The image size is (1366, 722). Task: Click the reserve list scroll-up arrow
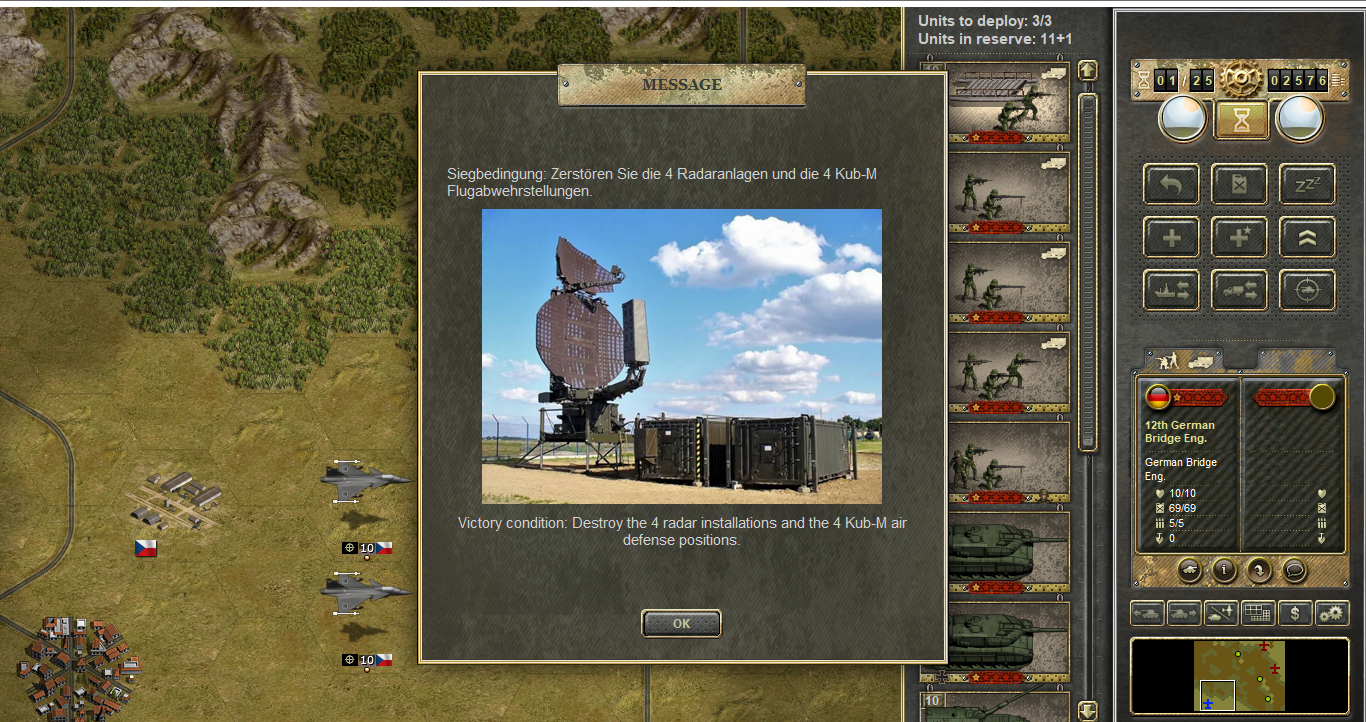pyautogui.click(x=1087, y=70)
